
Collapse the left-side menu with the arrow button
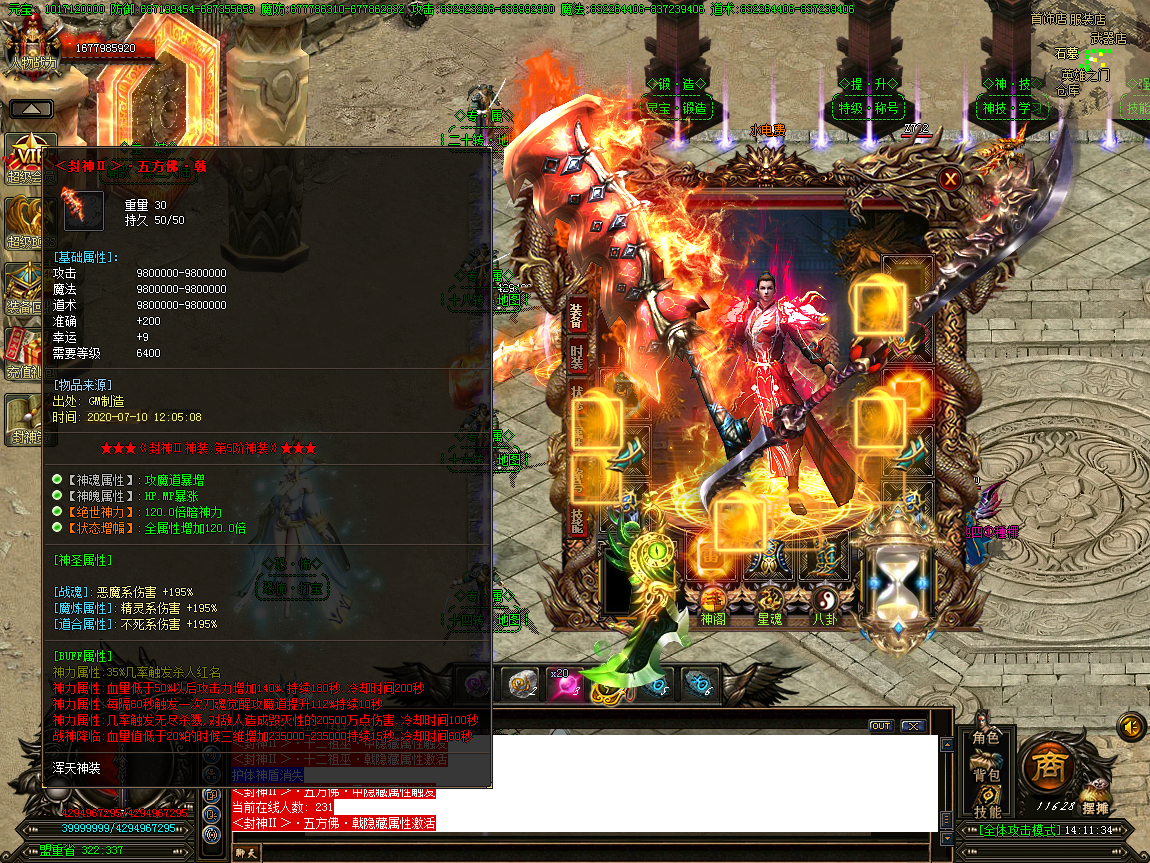[x=31, y=108]
